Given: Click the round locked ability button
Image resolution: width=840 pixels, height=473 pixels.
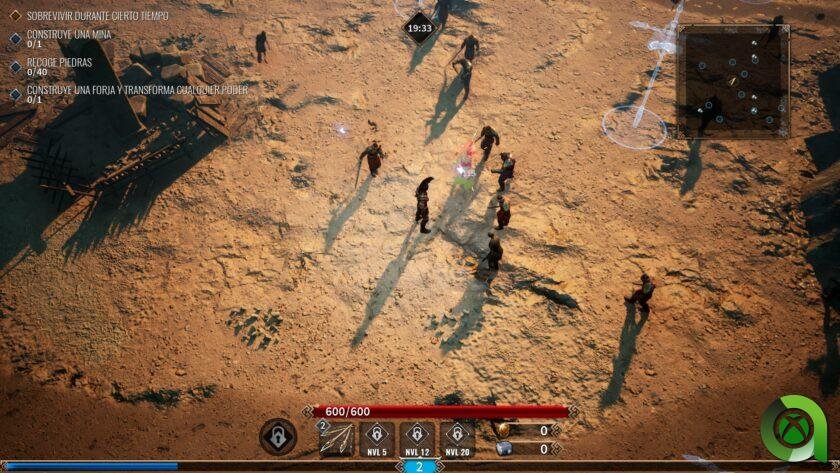Looking at the screenshot, I should (278, 437).
